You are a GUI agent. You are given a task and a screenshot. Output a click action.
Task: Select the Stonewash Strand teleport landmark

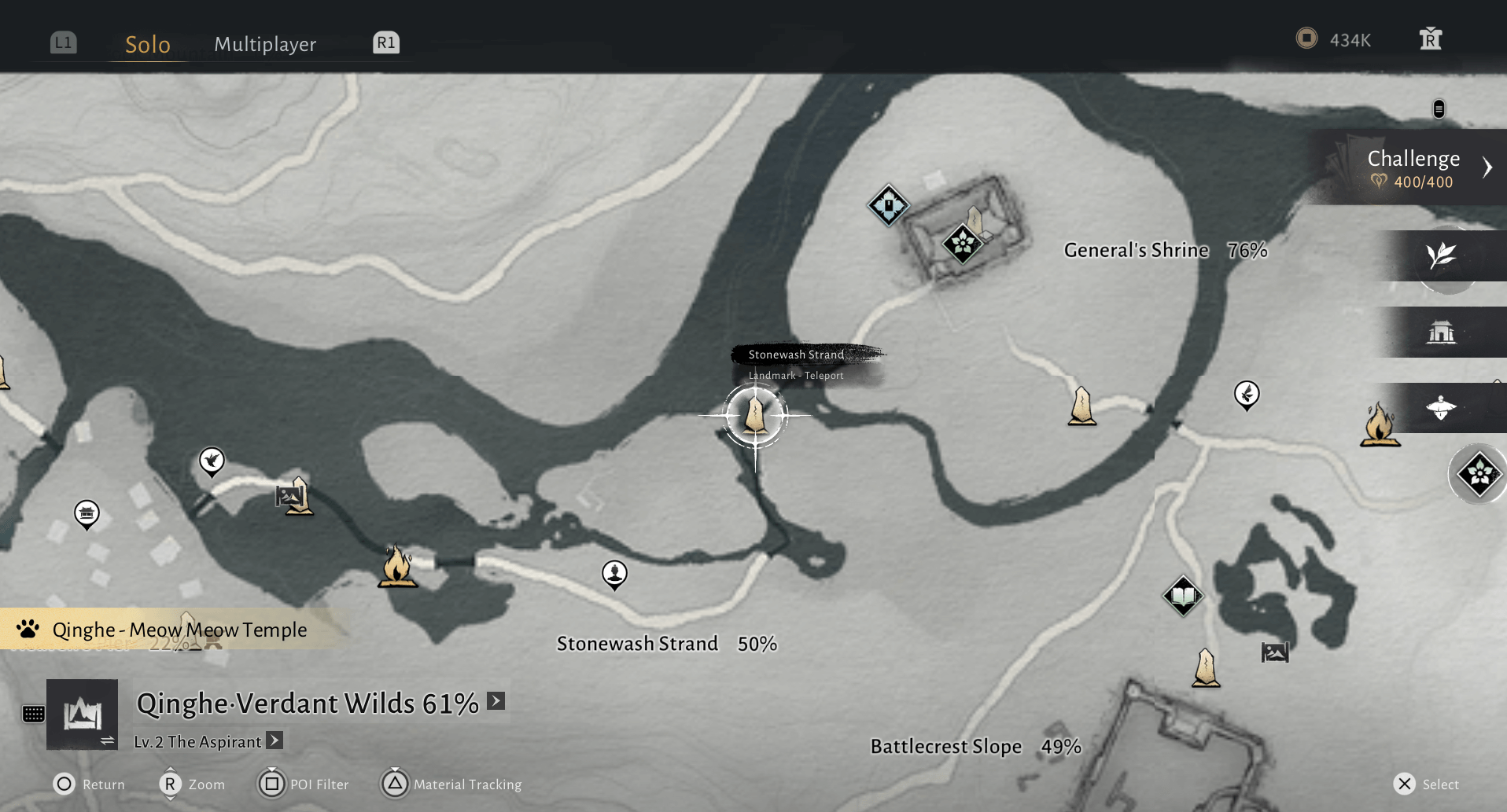pos(755,414)
